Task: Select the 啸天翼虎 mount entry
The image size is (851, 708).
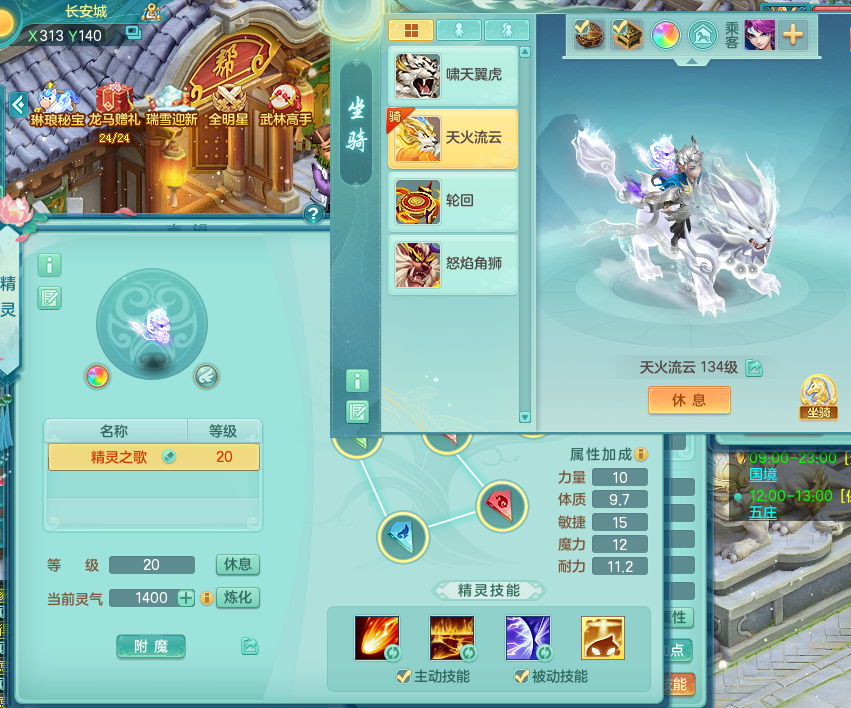Action: 453,76
